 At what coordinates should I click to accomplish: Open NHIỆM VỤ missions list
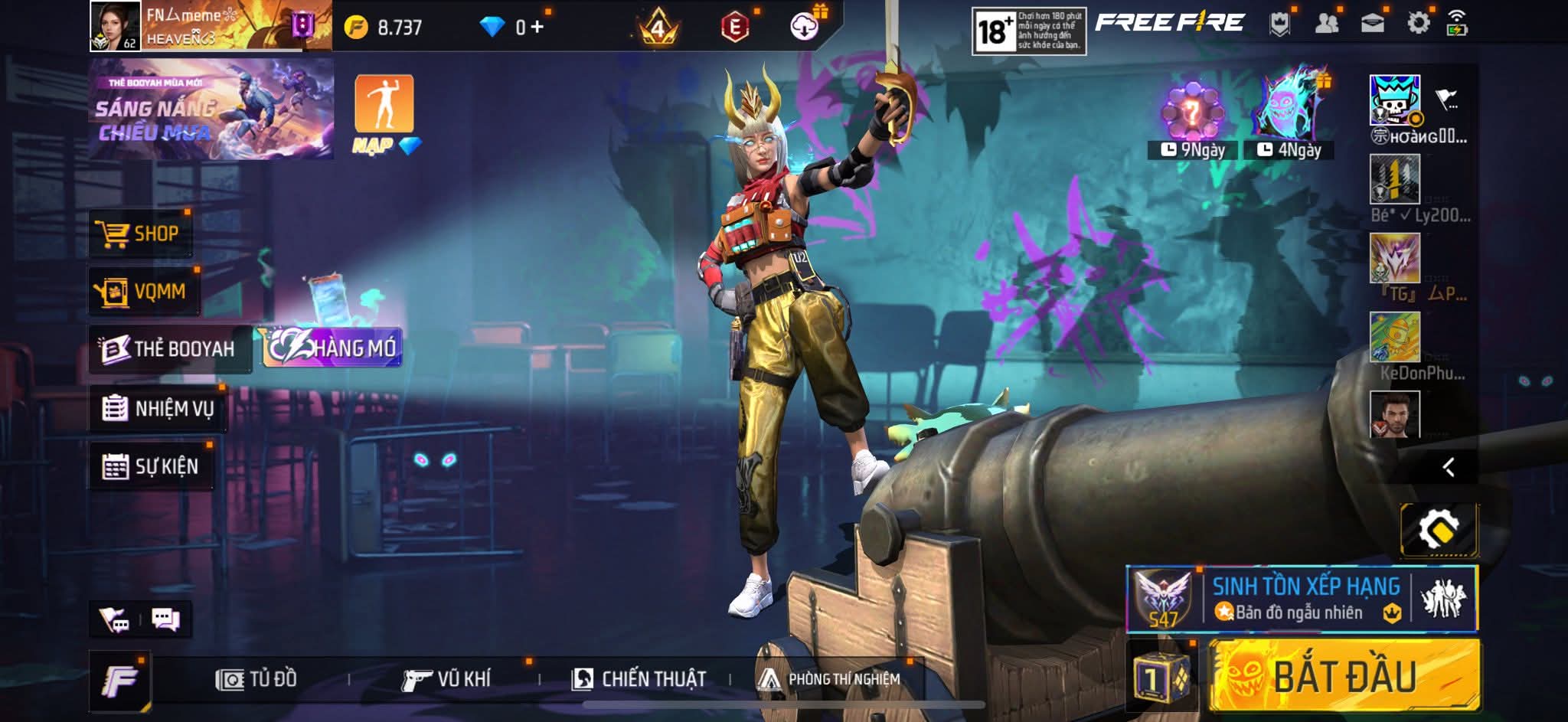coord(158,408)
